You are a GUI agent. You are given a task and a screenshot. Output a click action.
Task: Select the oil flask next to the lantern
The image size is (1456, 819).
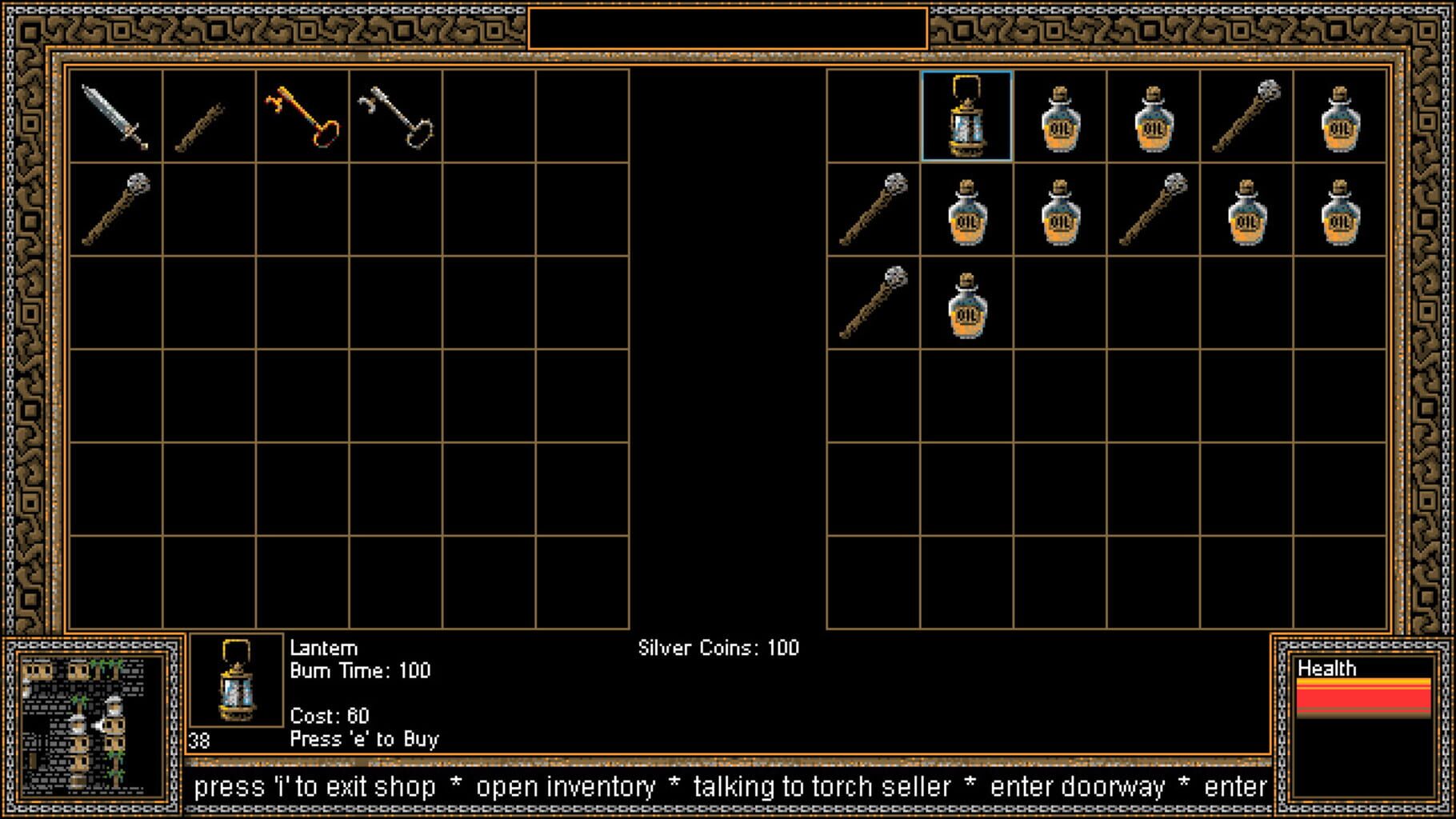tap(1058, 118)
